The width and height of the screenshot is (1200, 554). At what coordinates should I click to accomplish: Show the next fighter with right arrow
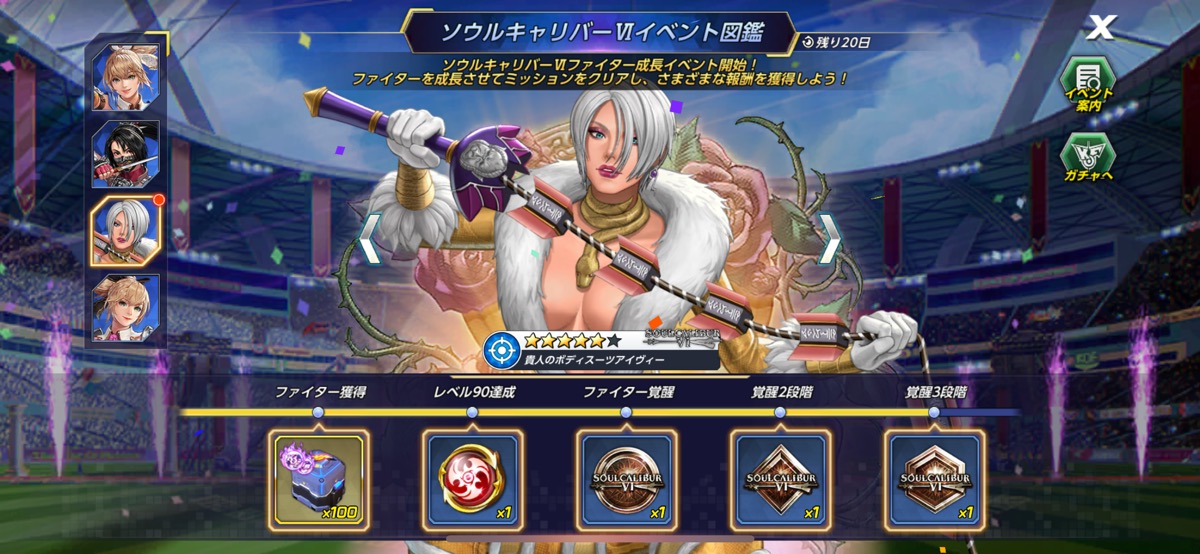pos(828,239)
